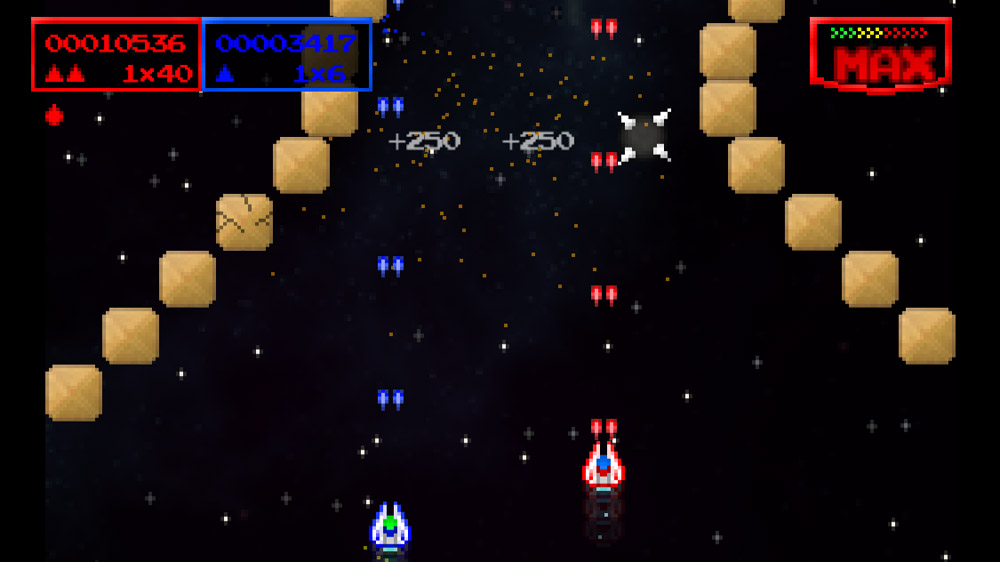Click the red bomb icon
This screenshot has height=562, width=1000.
[x=54, y=116]
